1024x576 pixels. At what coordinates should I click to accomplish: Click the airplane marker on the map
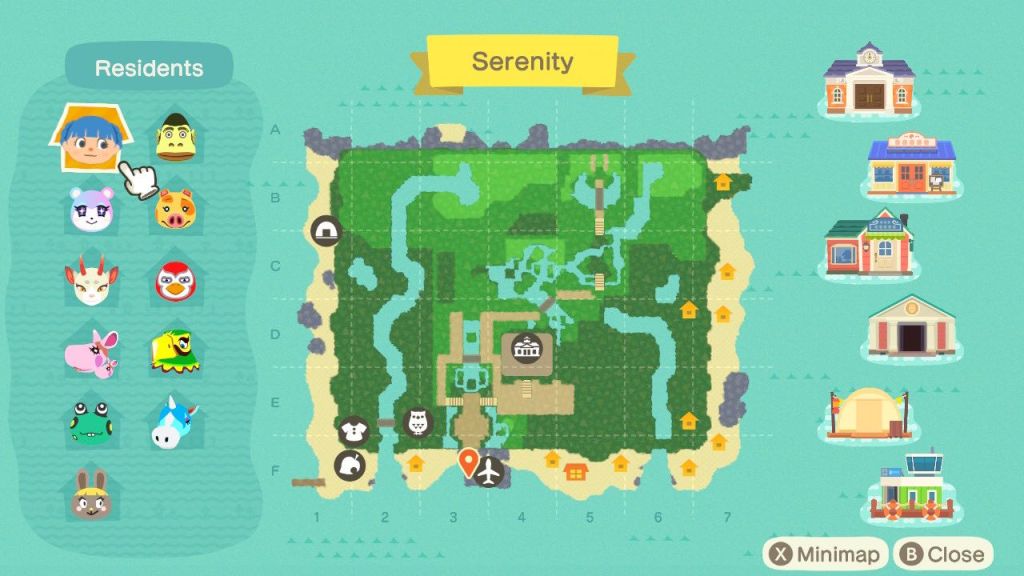pos(489,471)
